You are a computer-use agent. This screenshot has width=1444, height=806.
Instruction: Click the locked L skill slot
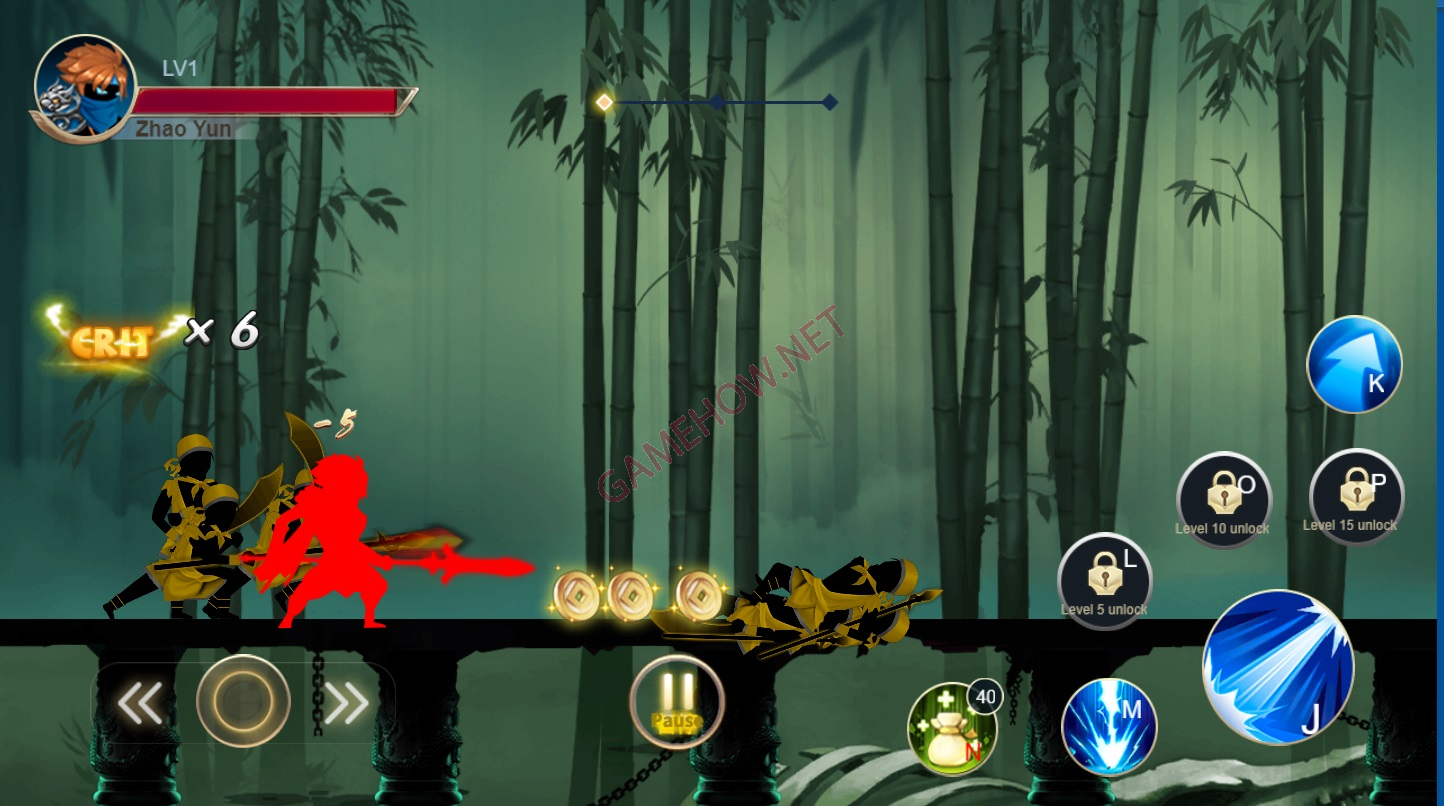1105,582
